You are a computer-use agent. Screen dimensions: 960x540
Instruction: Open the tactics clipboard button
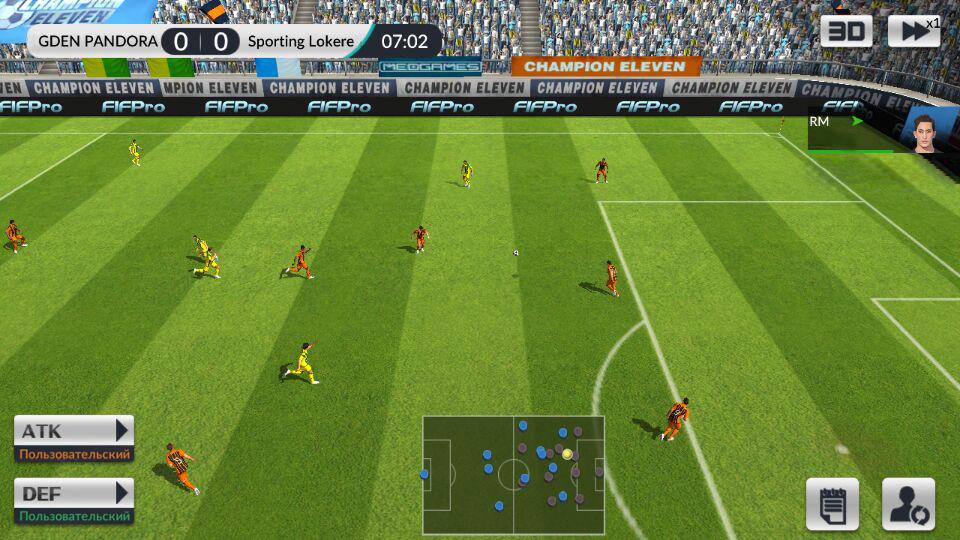tap(832, 504)
